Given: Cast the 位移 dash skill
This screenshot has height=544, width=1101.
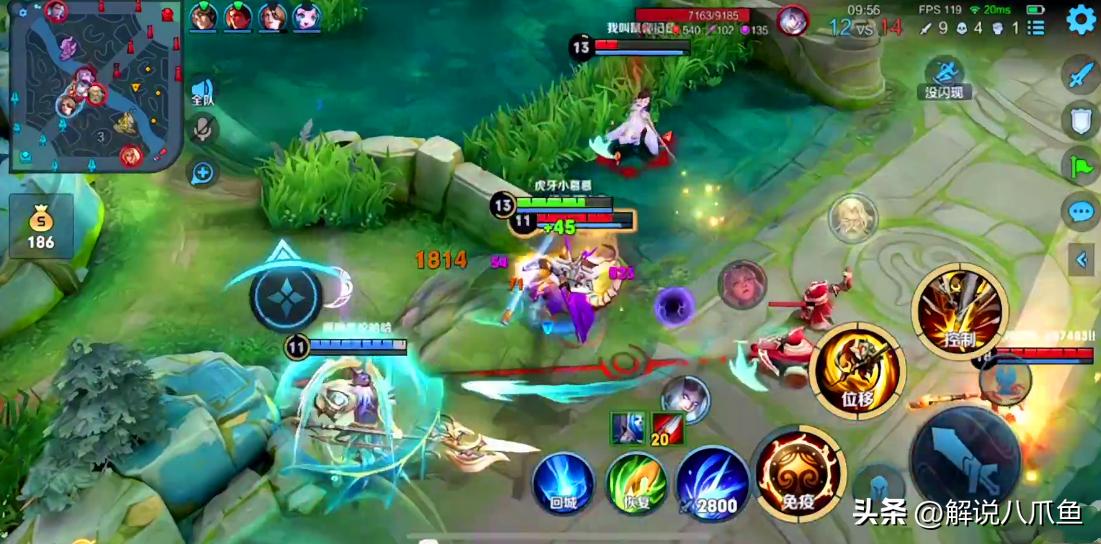Looking at the screenshot, I should click(857, 370).
